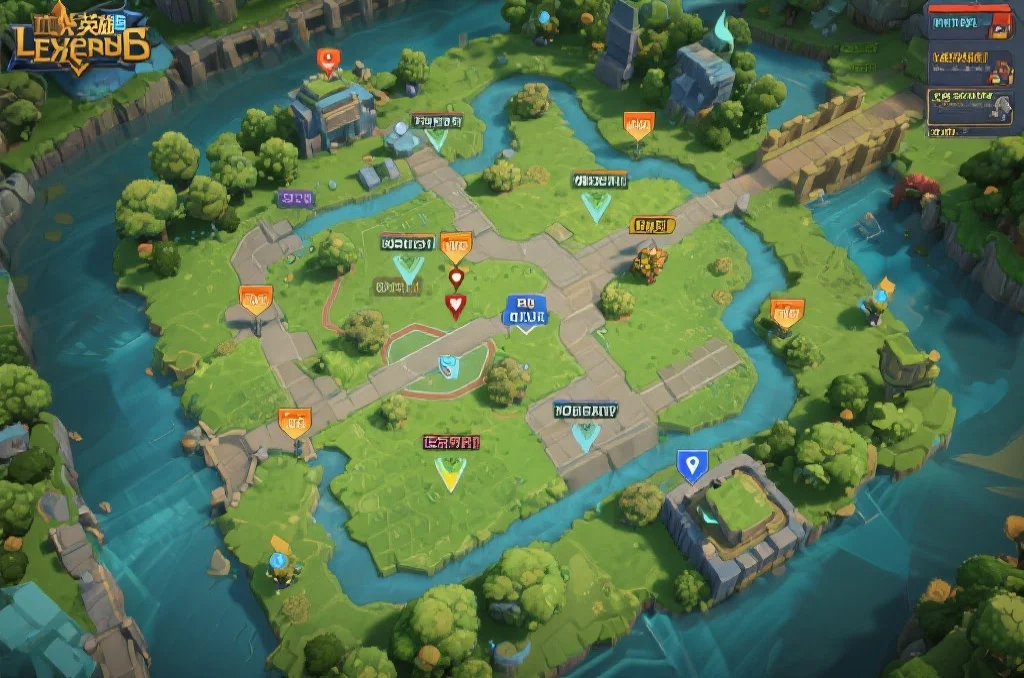Click the purple label marker on the map
The height and width of the screenshot is (678, 1024).
pos(296,198)
